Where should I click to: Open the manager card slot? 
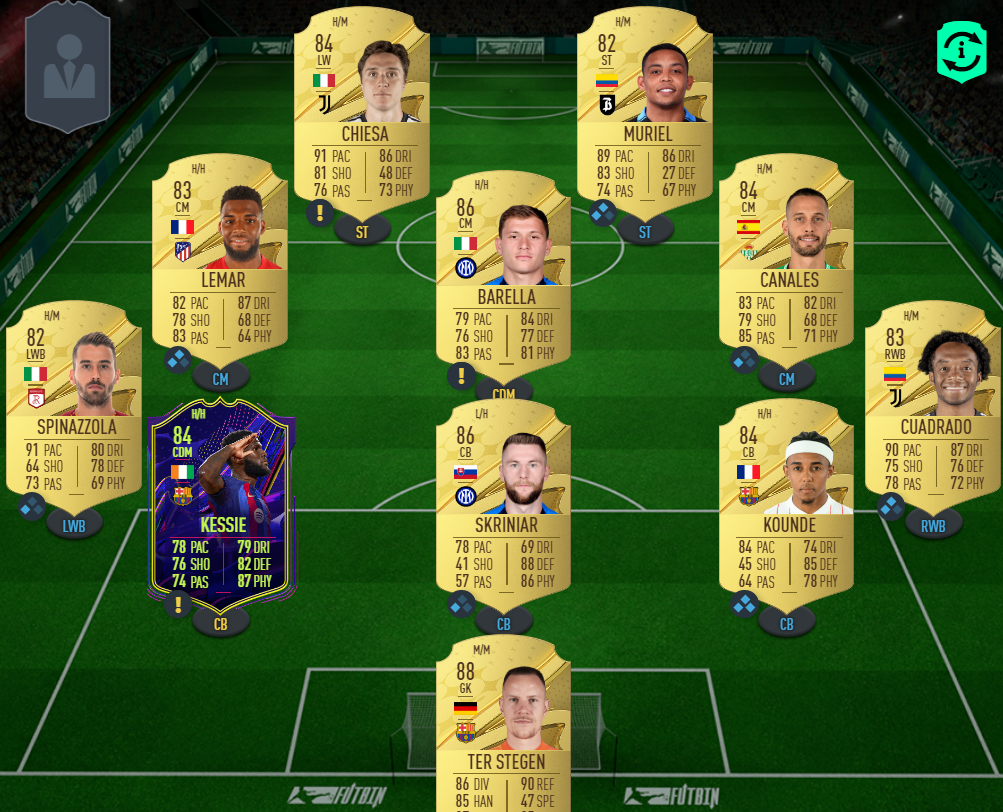click(68, 66)
